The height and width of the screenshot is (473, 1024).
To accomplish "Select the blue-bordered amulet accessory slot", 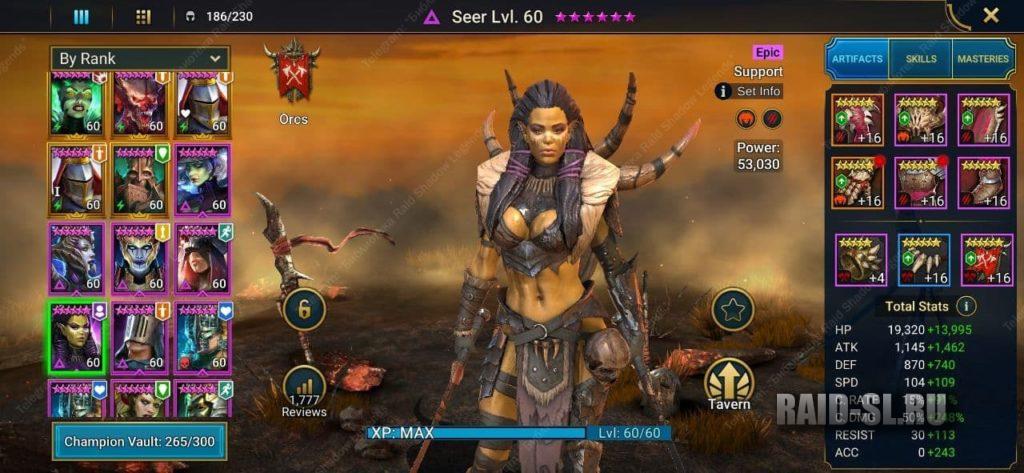I will pos(923,260).
